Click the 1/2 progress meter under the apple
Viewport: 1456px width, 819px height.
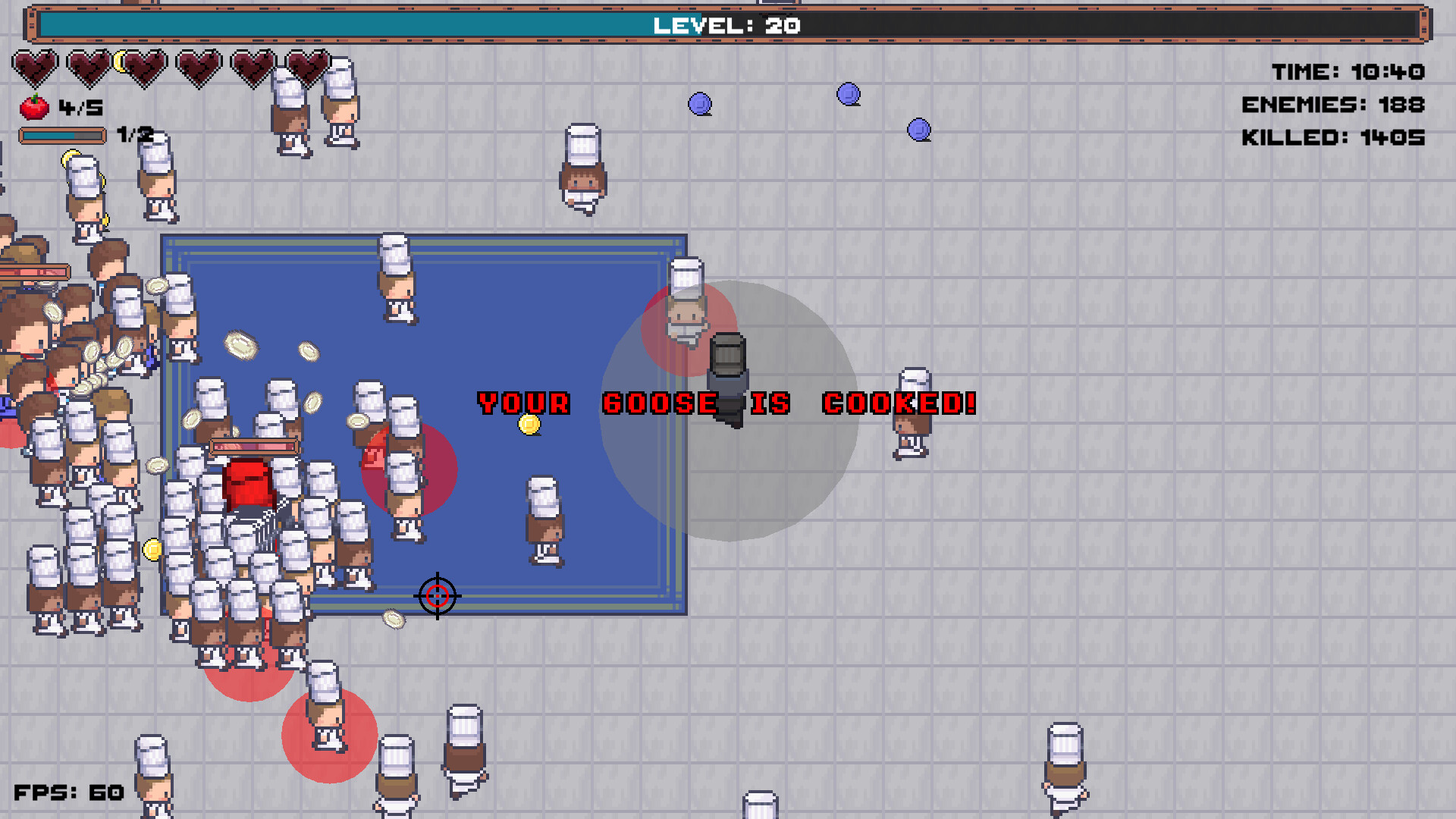tap(63, 134)
